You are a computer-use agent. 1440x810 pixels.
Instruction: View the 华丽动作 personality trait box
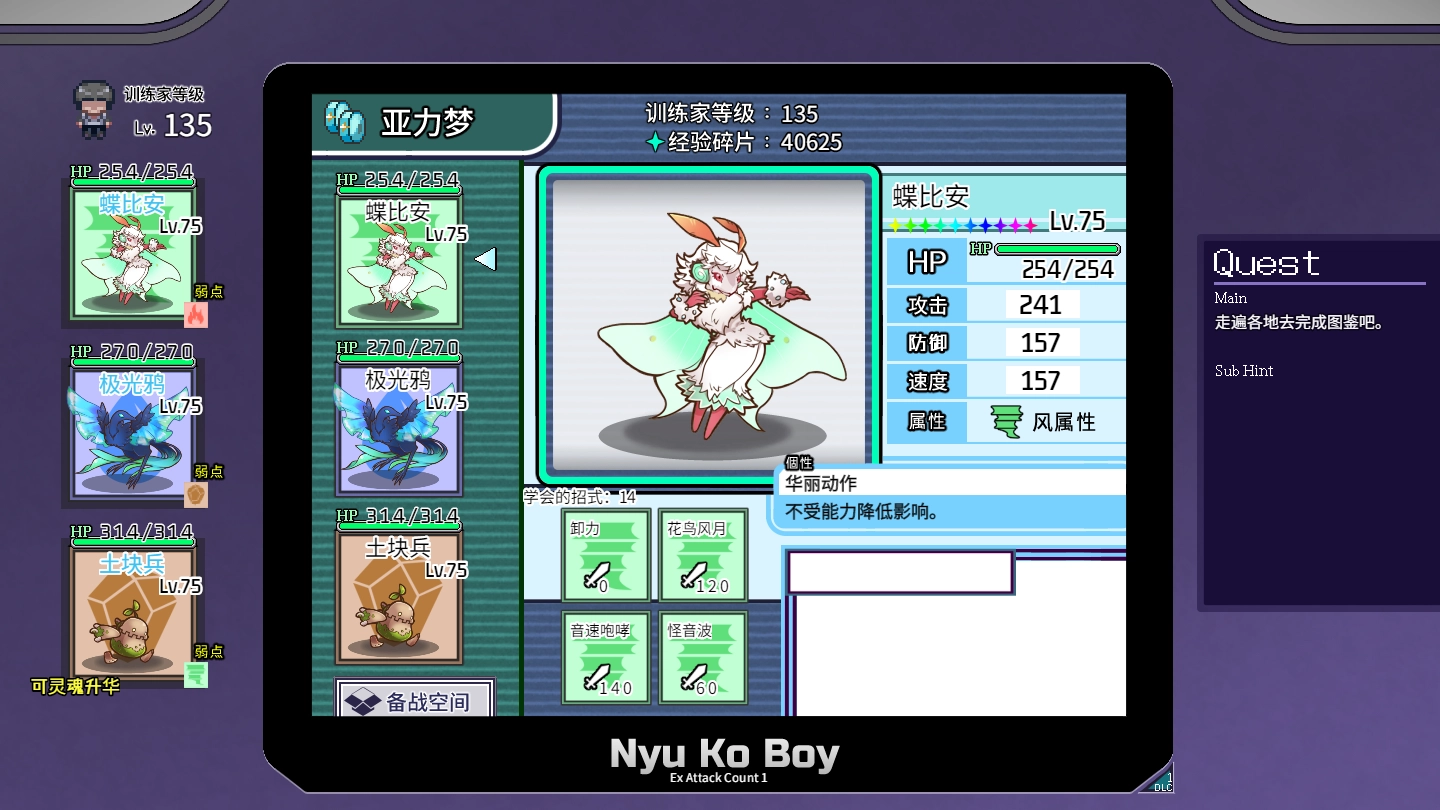[950, 497]
